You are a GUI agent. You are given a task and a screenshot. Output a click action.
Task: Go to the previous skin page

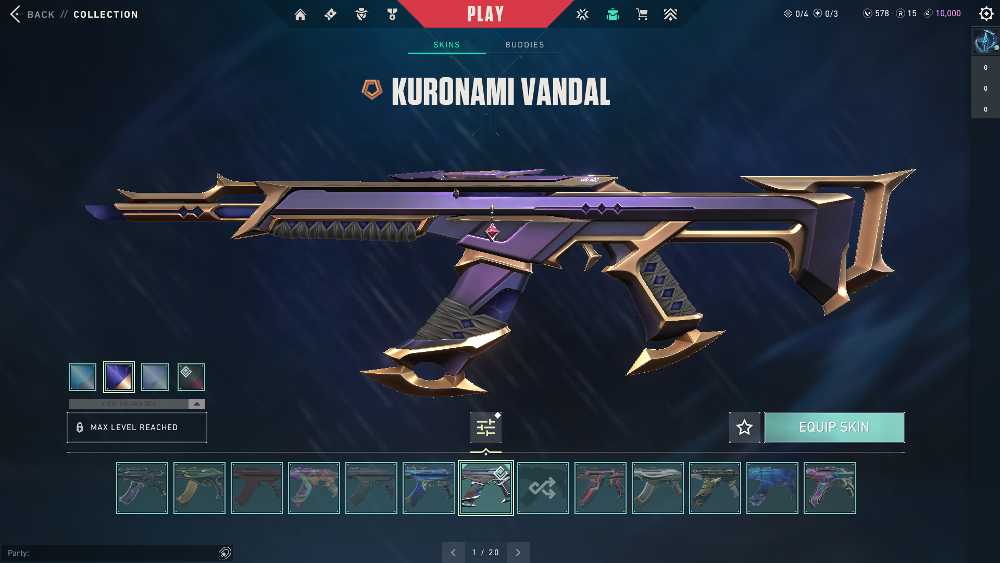[453, 552]
